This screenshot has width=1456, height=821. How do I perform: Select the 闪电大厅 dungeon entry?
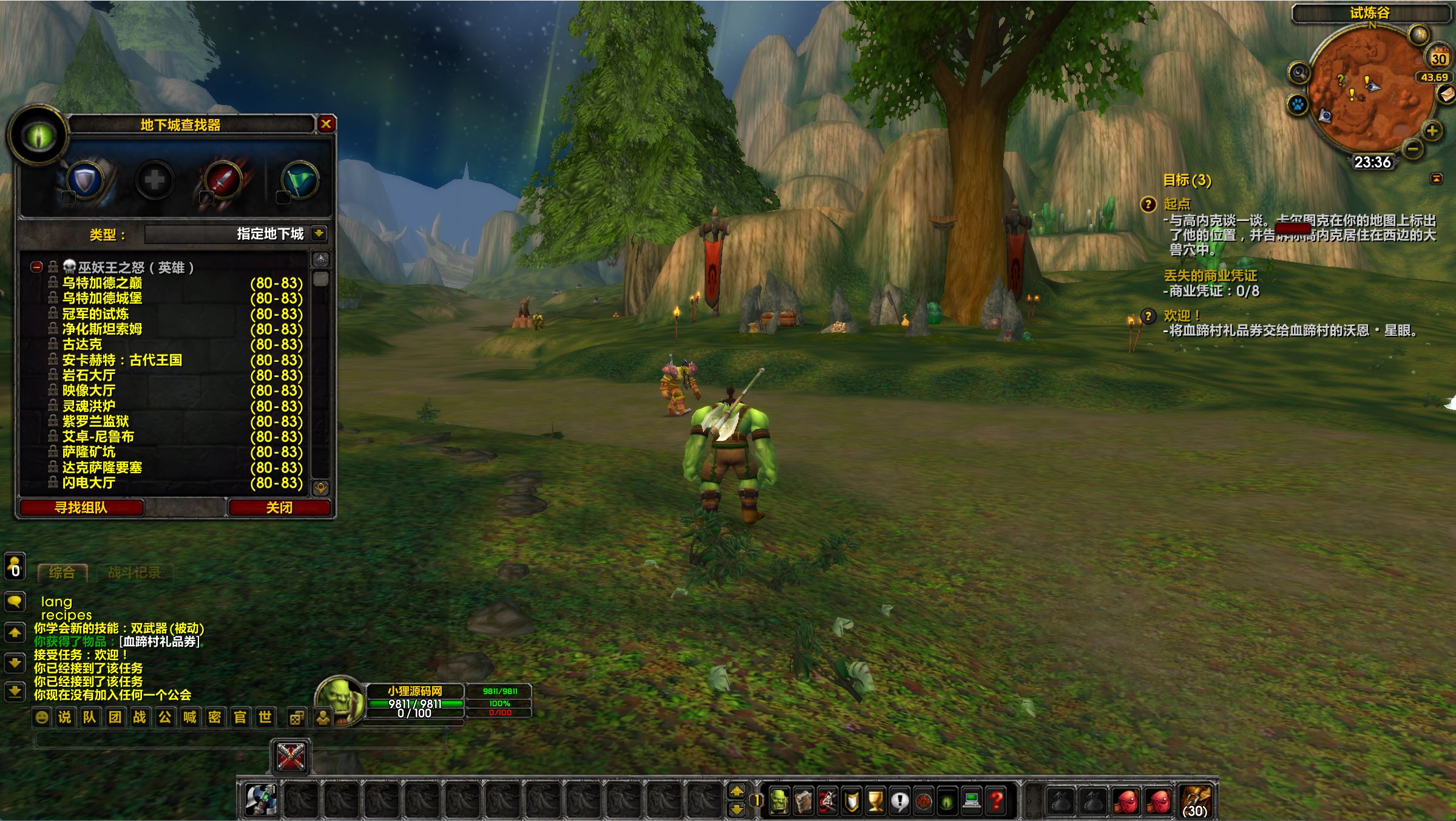click(89, 483)
